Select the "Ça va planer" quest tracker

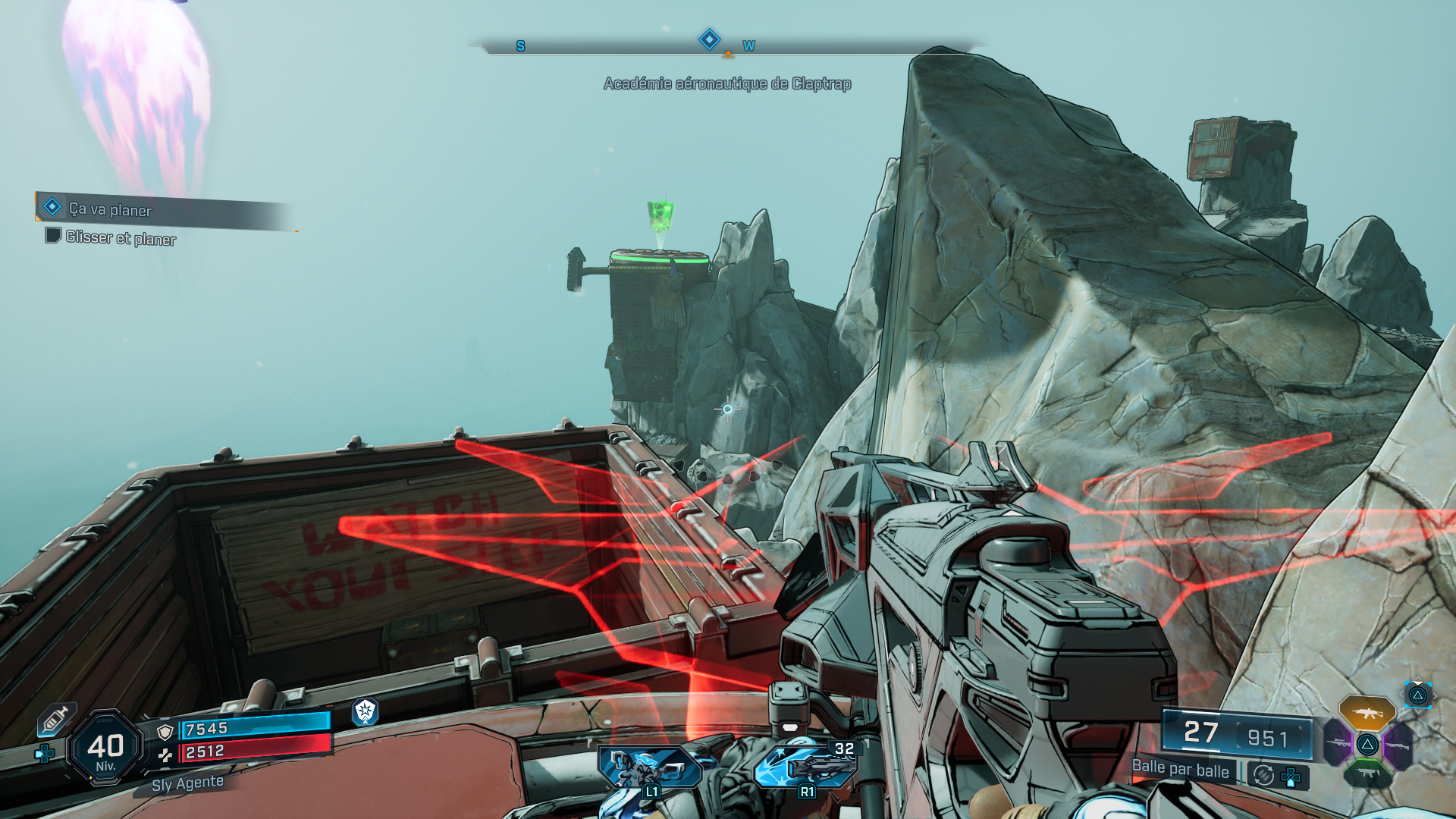tap(110, 209)
